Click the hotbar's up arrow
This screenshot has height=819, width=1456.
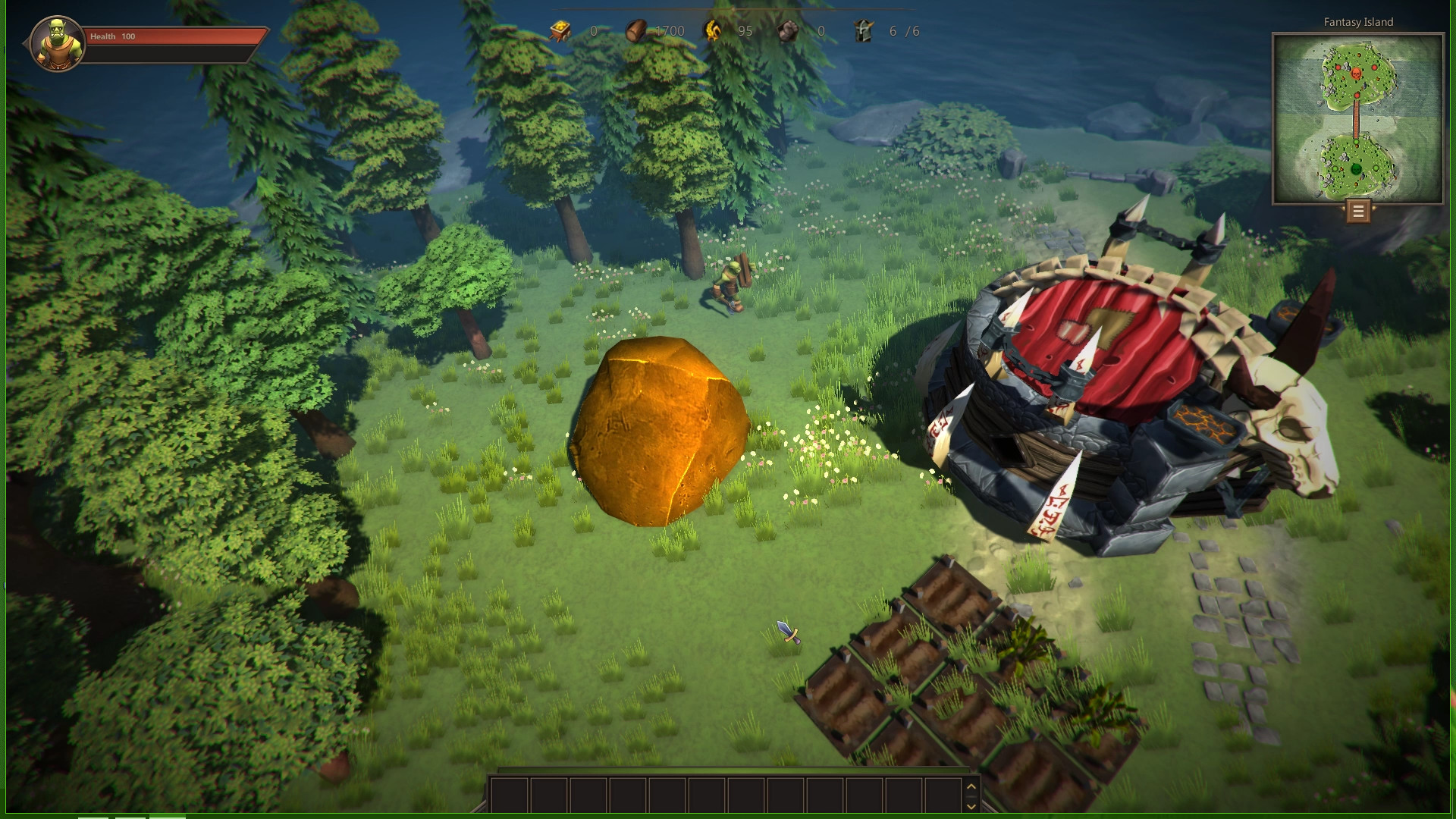[971, 786]
